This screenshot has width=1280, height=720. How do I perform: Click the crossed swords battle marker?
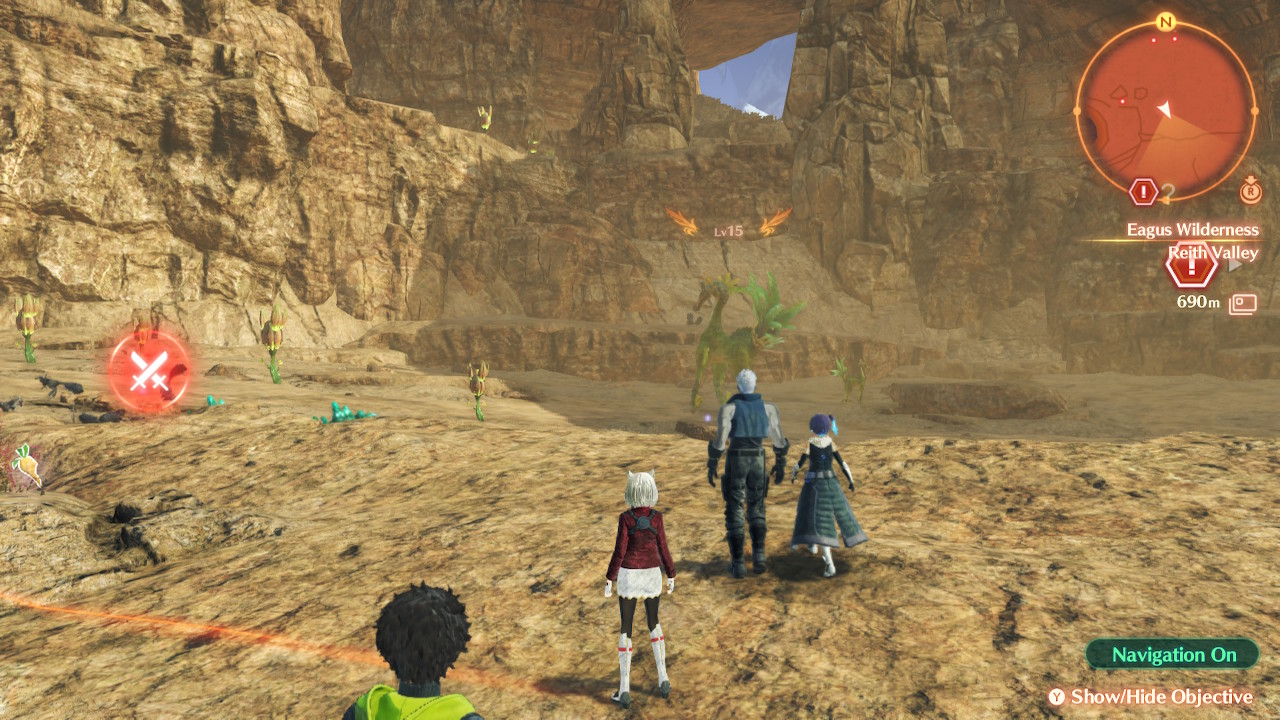click(x=149, y=372)
